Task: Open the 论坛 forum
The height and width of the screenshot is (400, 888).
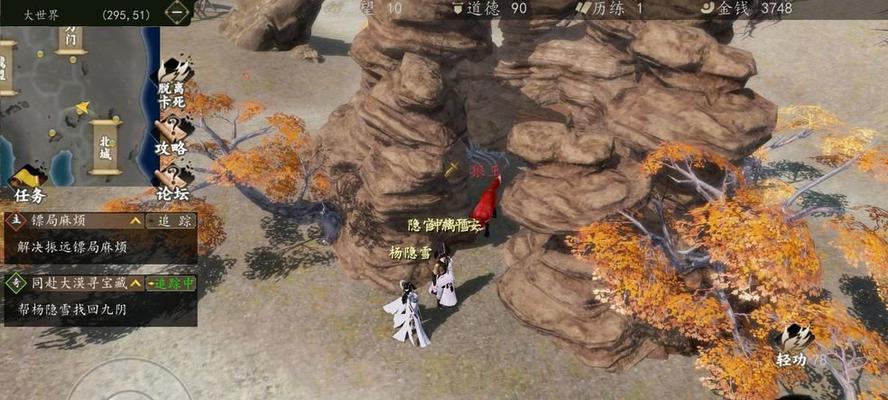Action: click(172, 181)
